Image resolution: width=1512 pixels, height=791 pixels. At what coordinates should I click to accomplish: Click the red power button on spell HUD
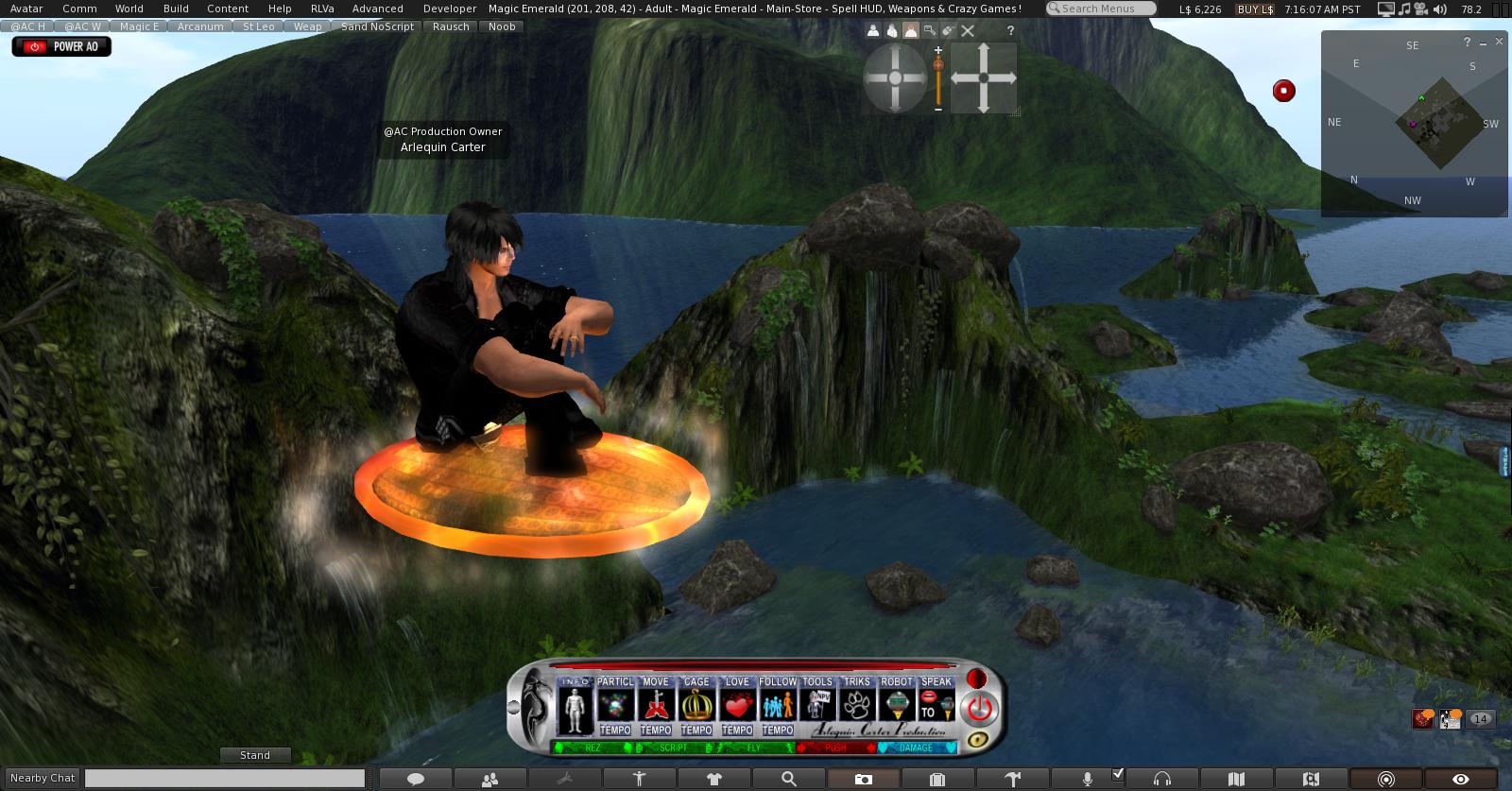coord(978,708)
